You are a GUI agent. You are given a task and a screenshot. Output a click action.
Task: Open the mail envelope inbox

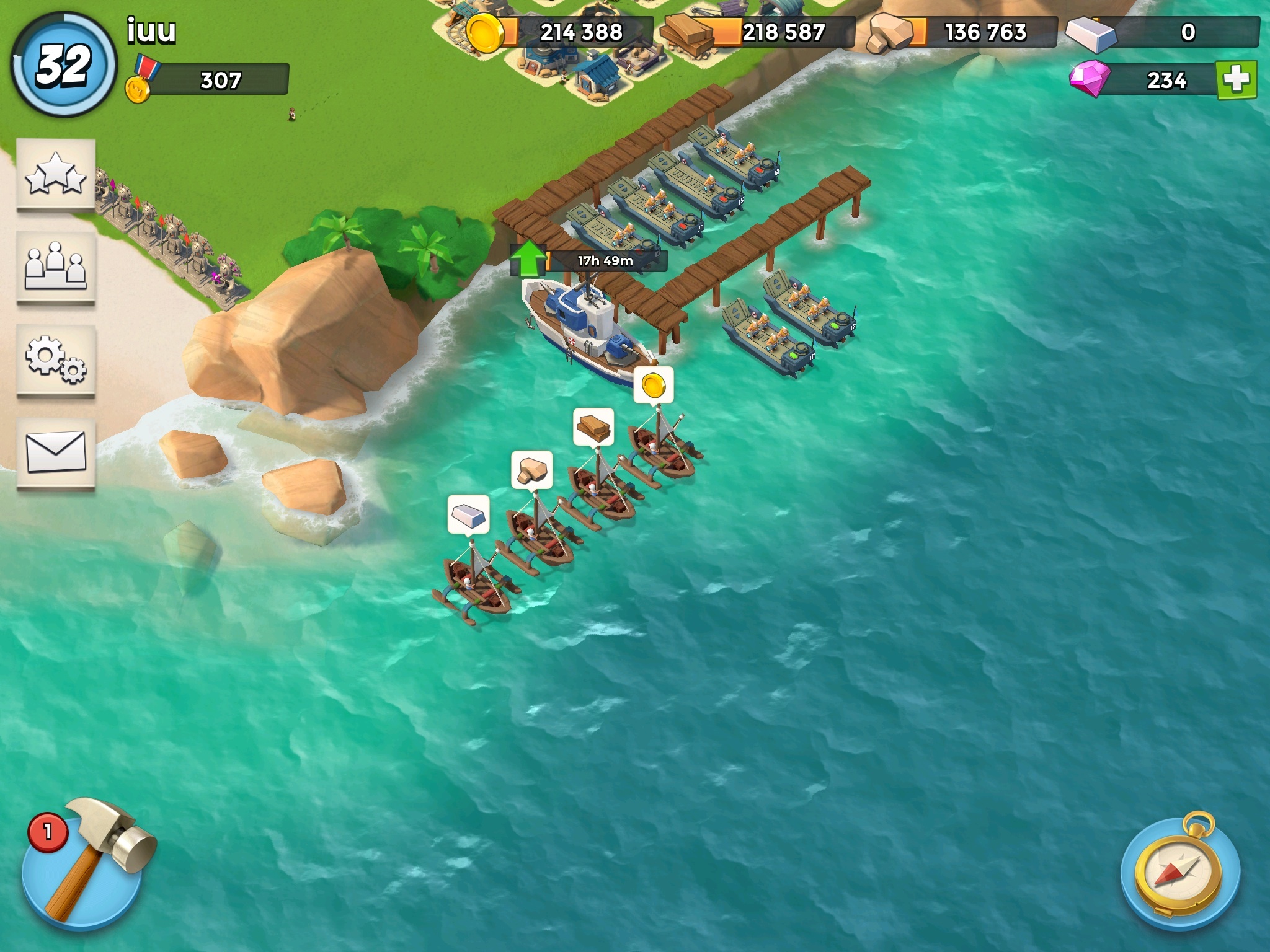click(56, 453)
